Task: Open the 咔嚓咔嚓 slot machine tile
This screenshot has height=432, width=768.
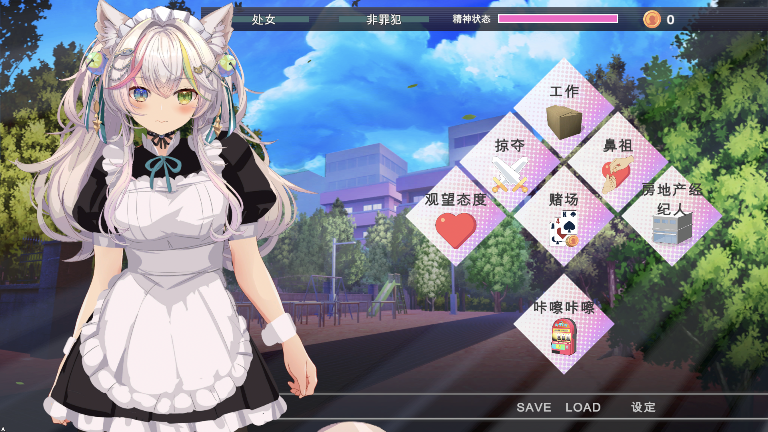Action: coord(564,325)
